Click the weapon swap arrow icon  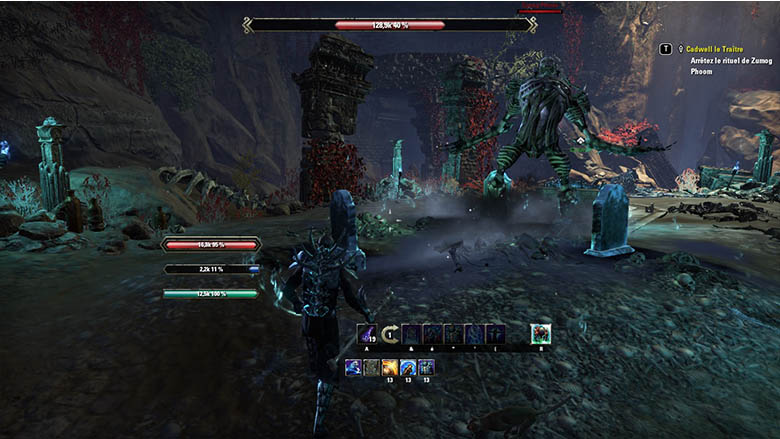click(x=390, y=334)
